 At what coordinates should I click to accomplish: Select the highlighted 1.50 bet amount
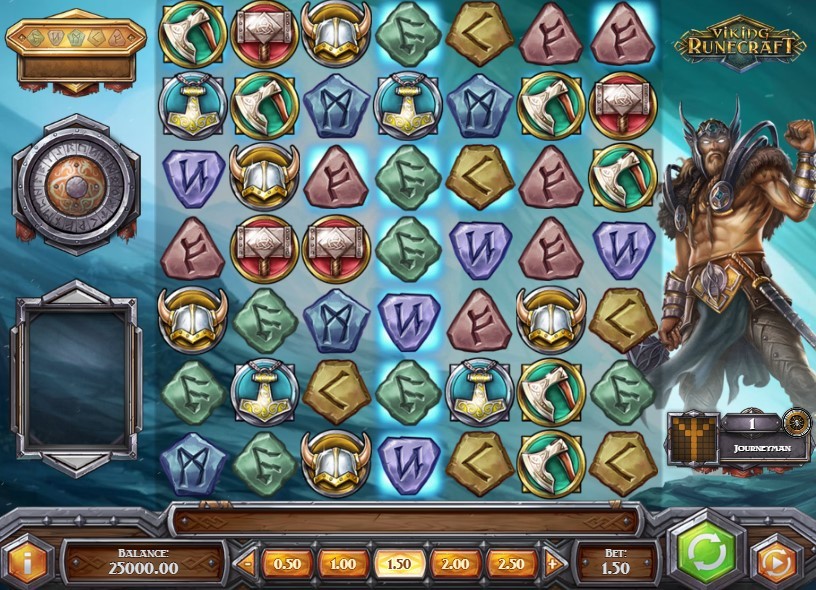coord(398,563)
